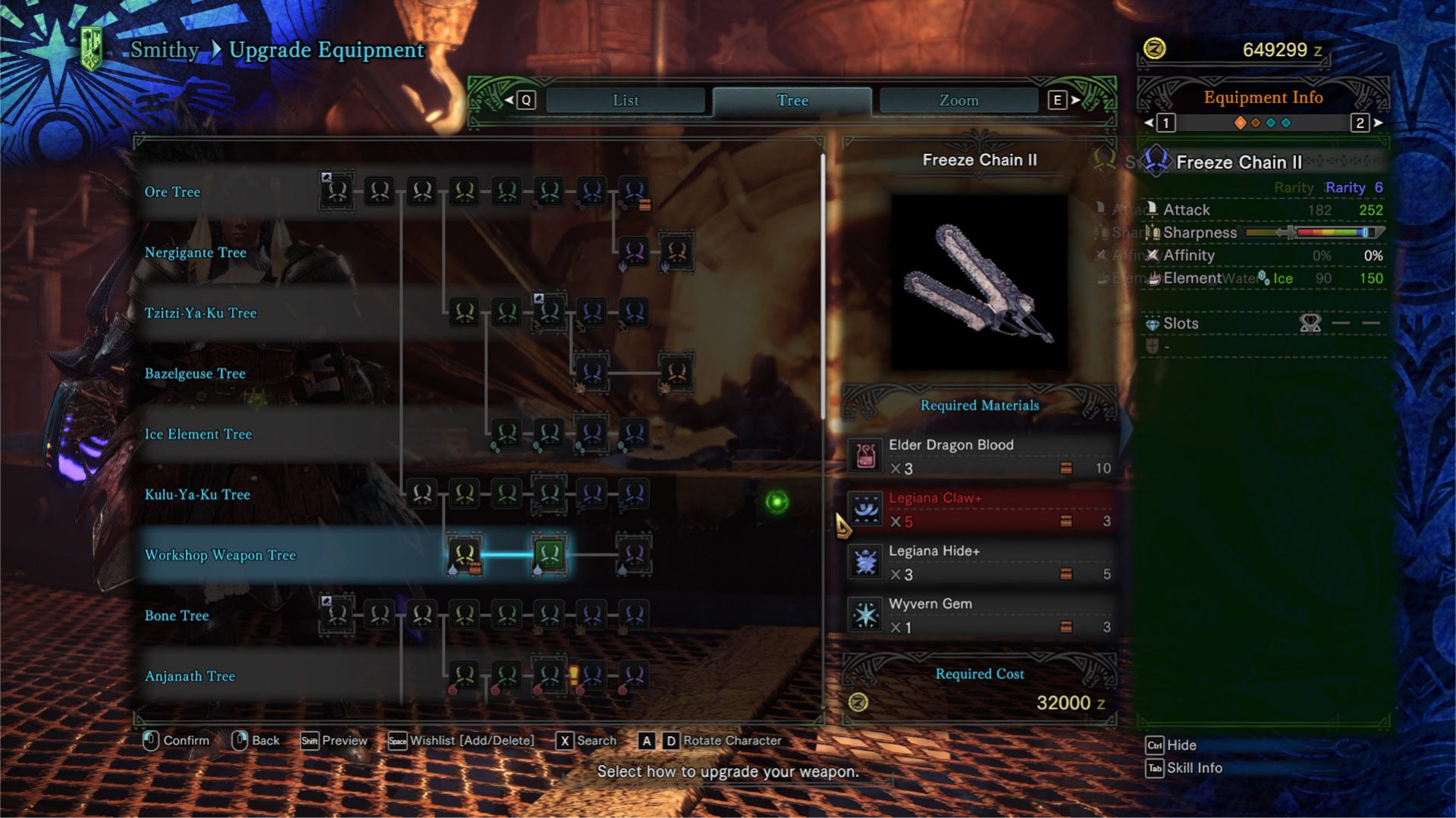Expand the Anjanath Tree branch
1456x818 pixels.
coord(190,675)
